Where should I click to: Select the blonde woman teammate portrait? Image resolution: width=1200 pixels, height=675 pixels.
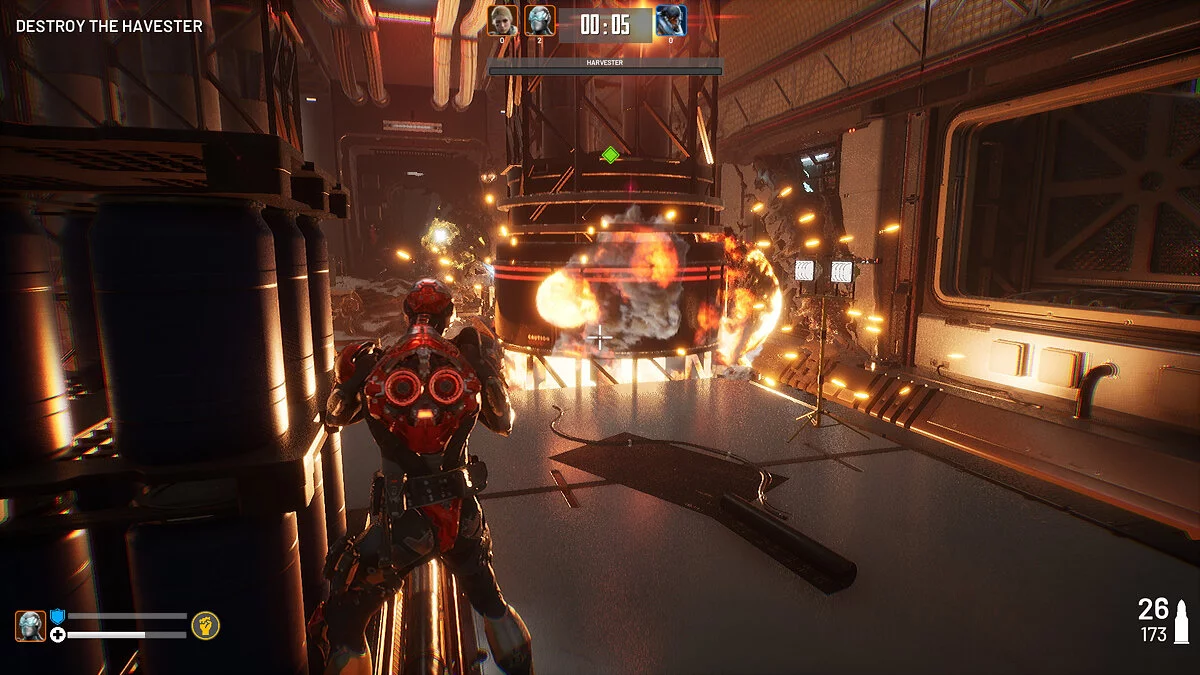[x=503, y=20]
